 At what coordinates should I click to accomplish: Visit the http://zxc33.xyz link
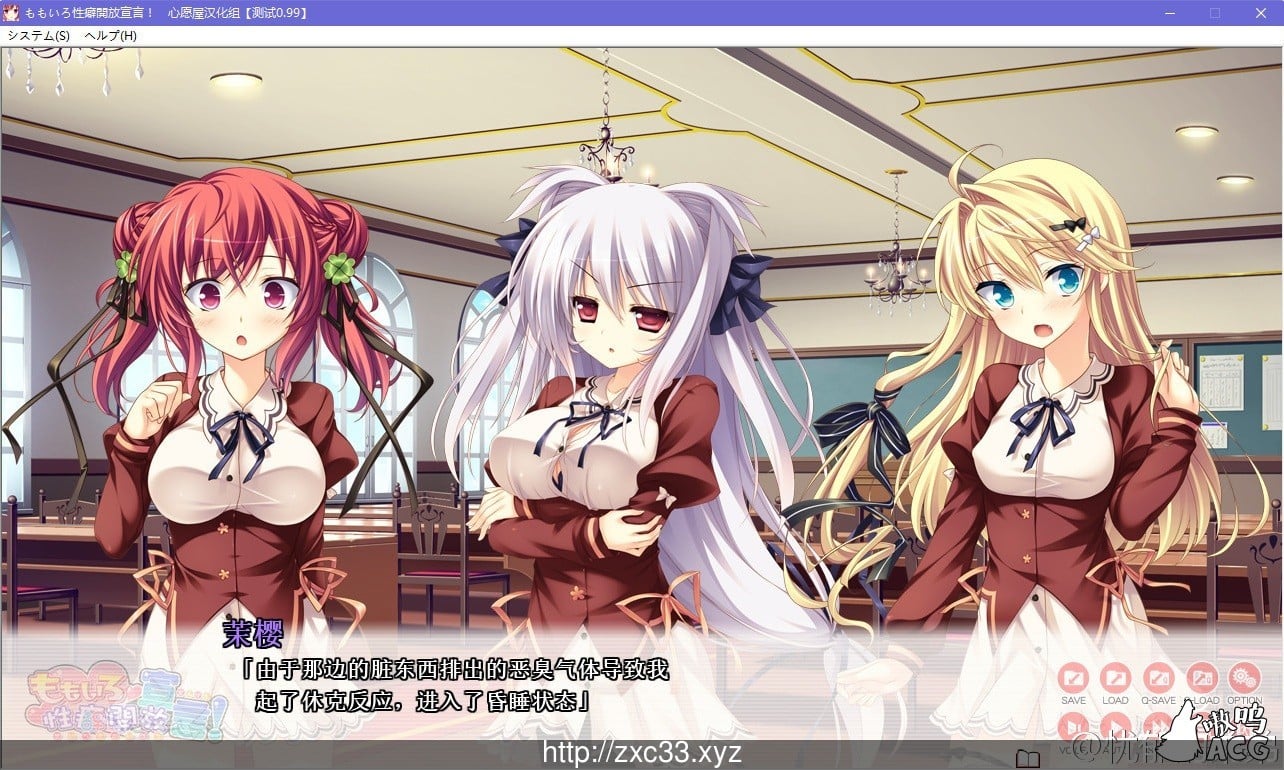(x=642, y=752)
